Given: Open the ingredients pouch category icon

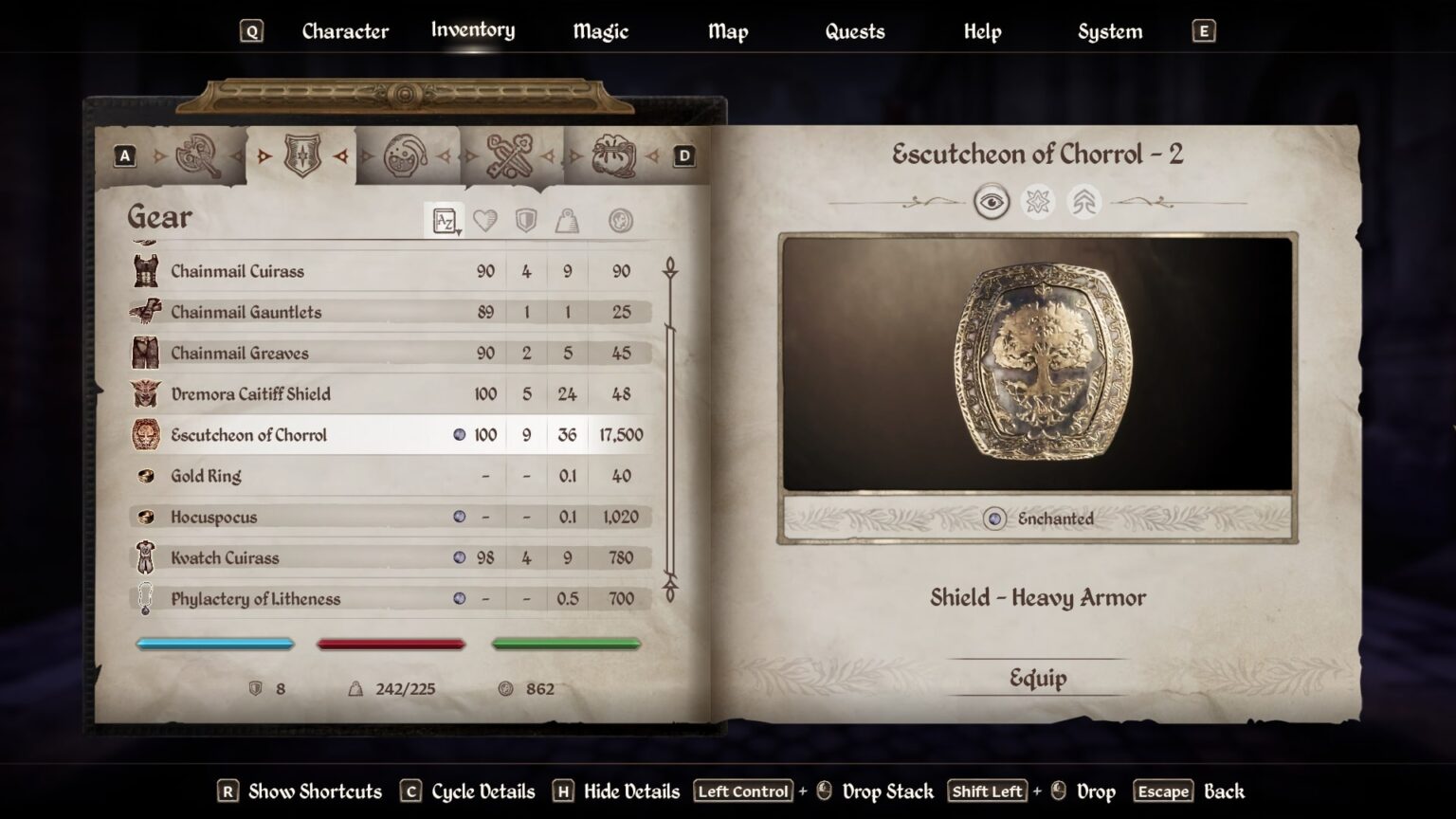Looking at the screenshot, I should [x=611, y=157].
